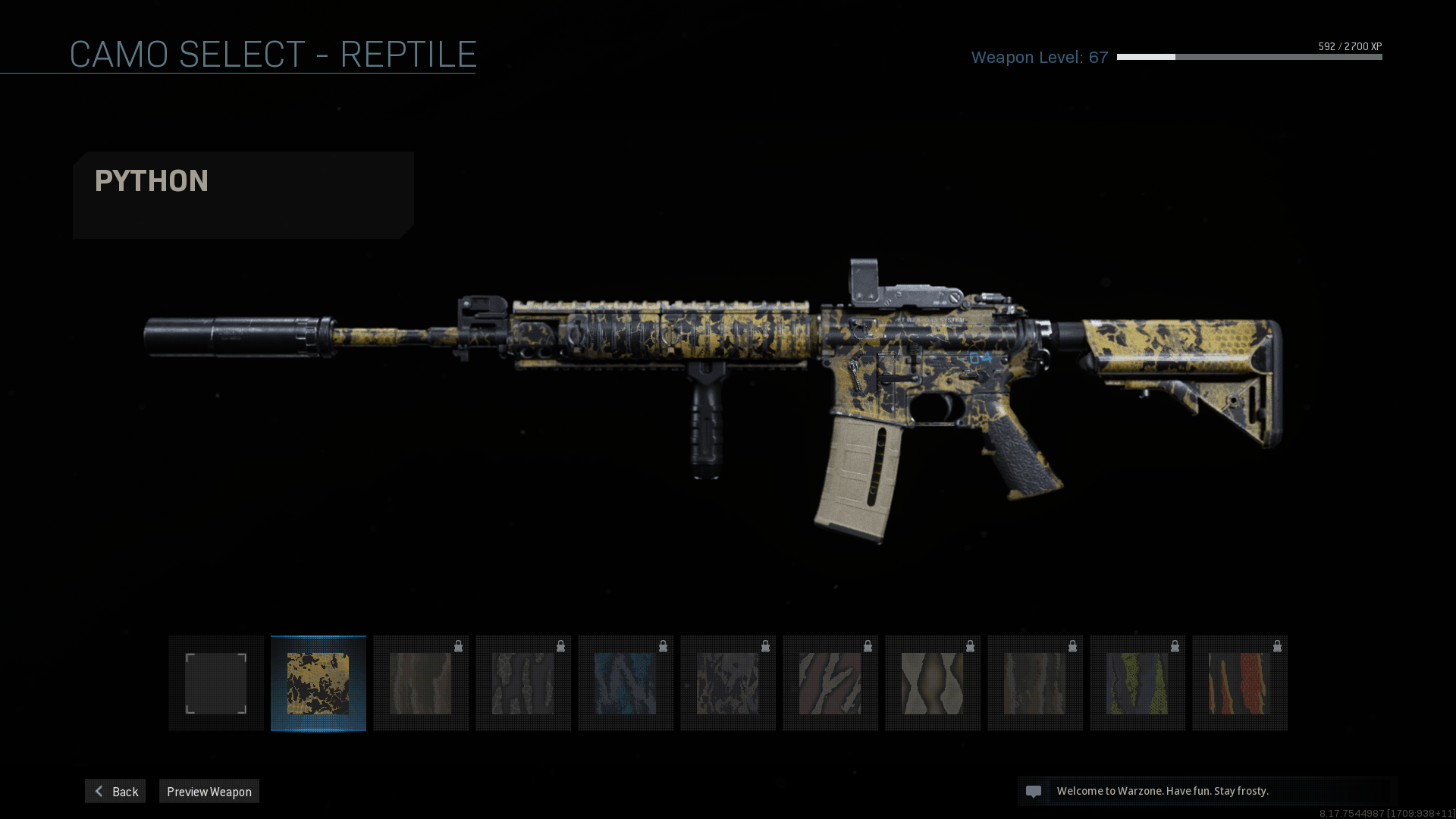Select the locked cream tan camo
Viewport: 1456px width, 819px height.
[x=933, y=683]
